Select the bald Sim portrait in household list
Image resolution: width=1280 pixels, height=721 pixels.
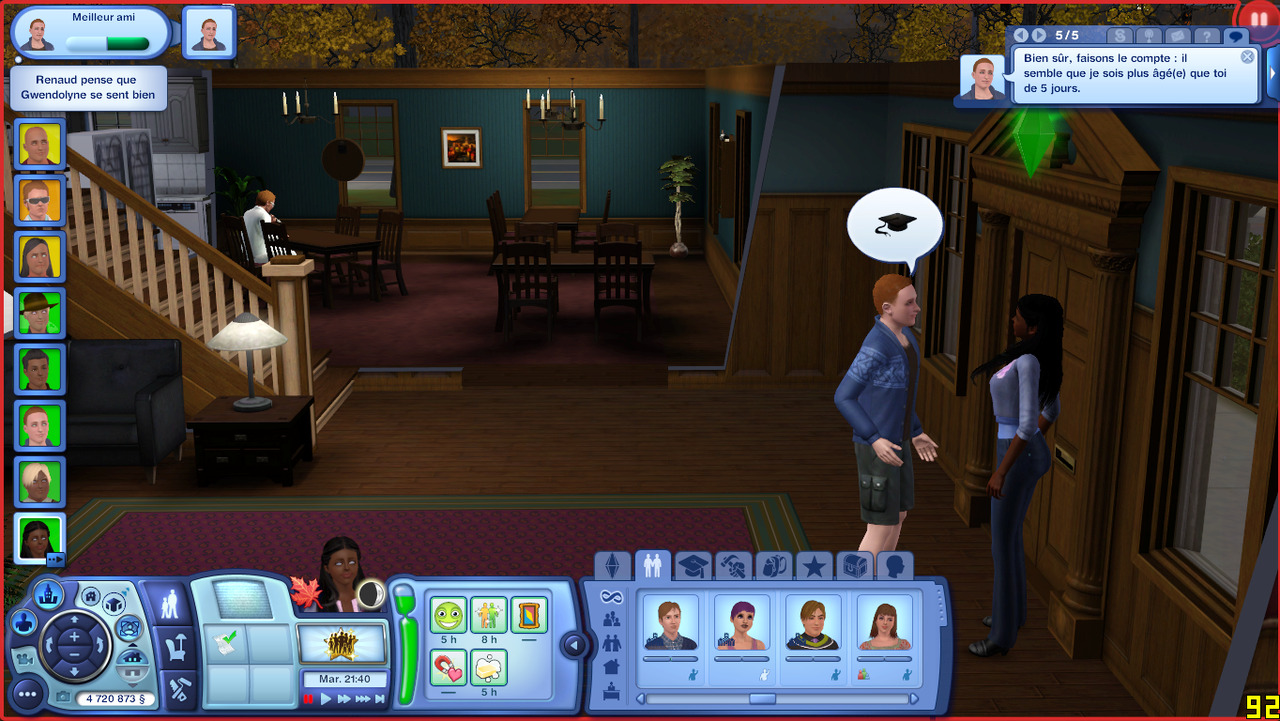tap(41, 145)
